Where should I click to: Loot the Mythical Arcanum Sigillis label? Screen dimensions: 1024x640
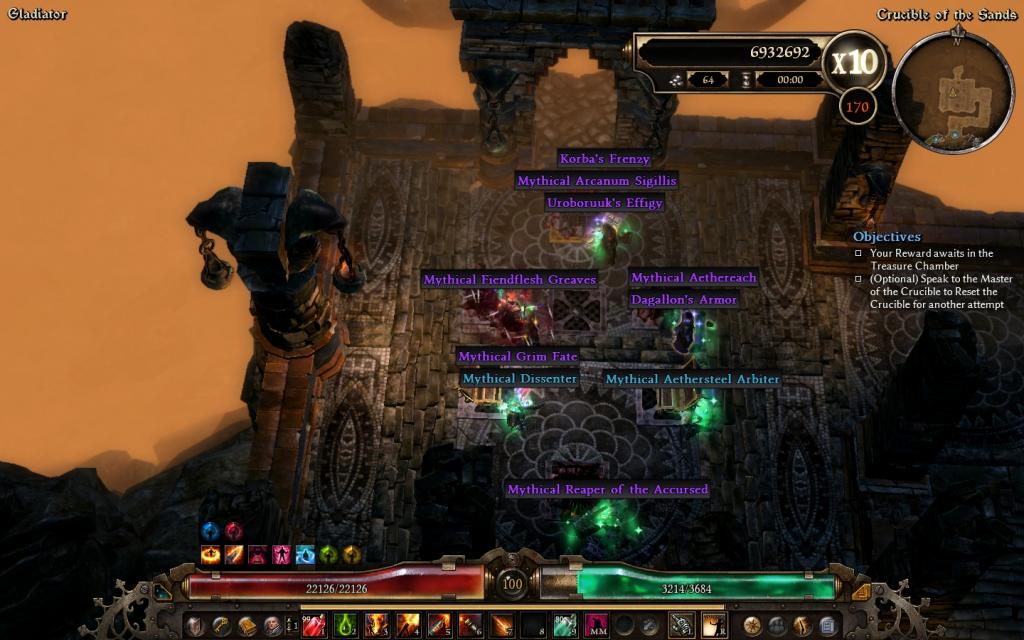(x=596, y=181)
